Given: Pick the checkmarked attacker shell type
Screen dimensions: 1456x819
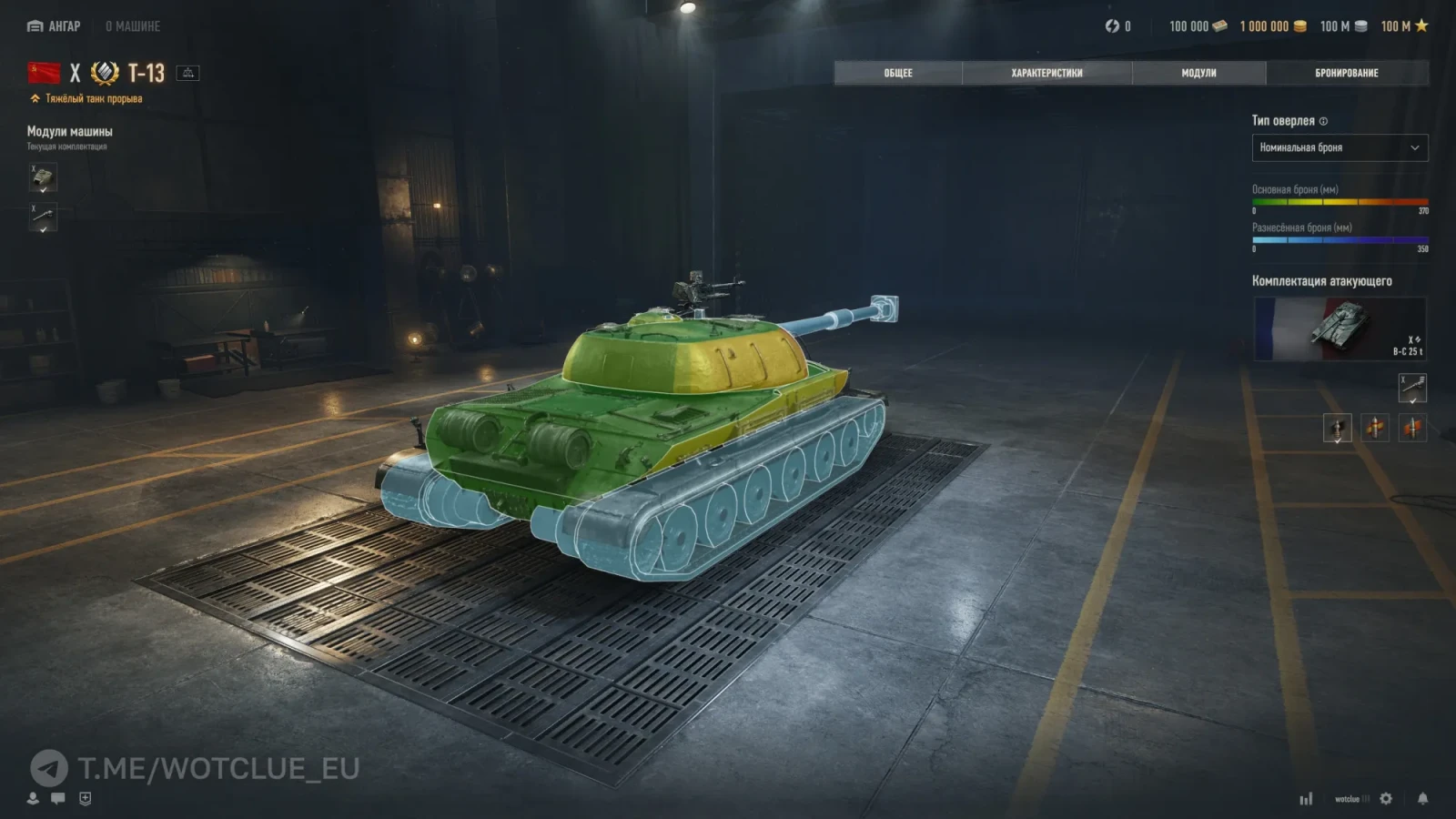Looking at the screenshot, I should point(1337,427).
